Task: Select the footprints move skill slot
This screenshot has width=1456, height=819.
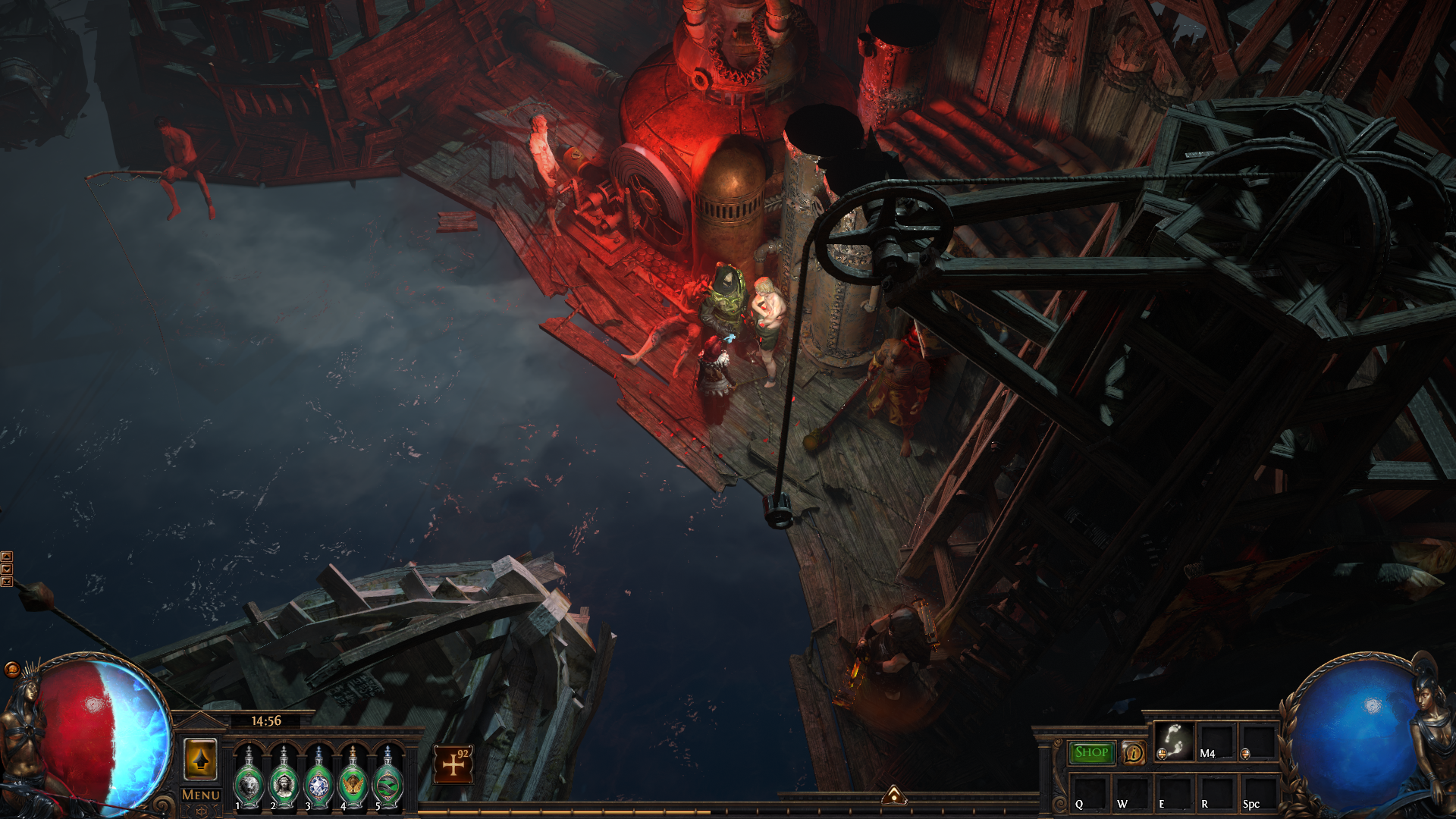Action: pyautogui.click(x=1174, y=741)
